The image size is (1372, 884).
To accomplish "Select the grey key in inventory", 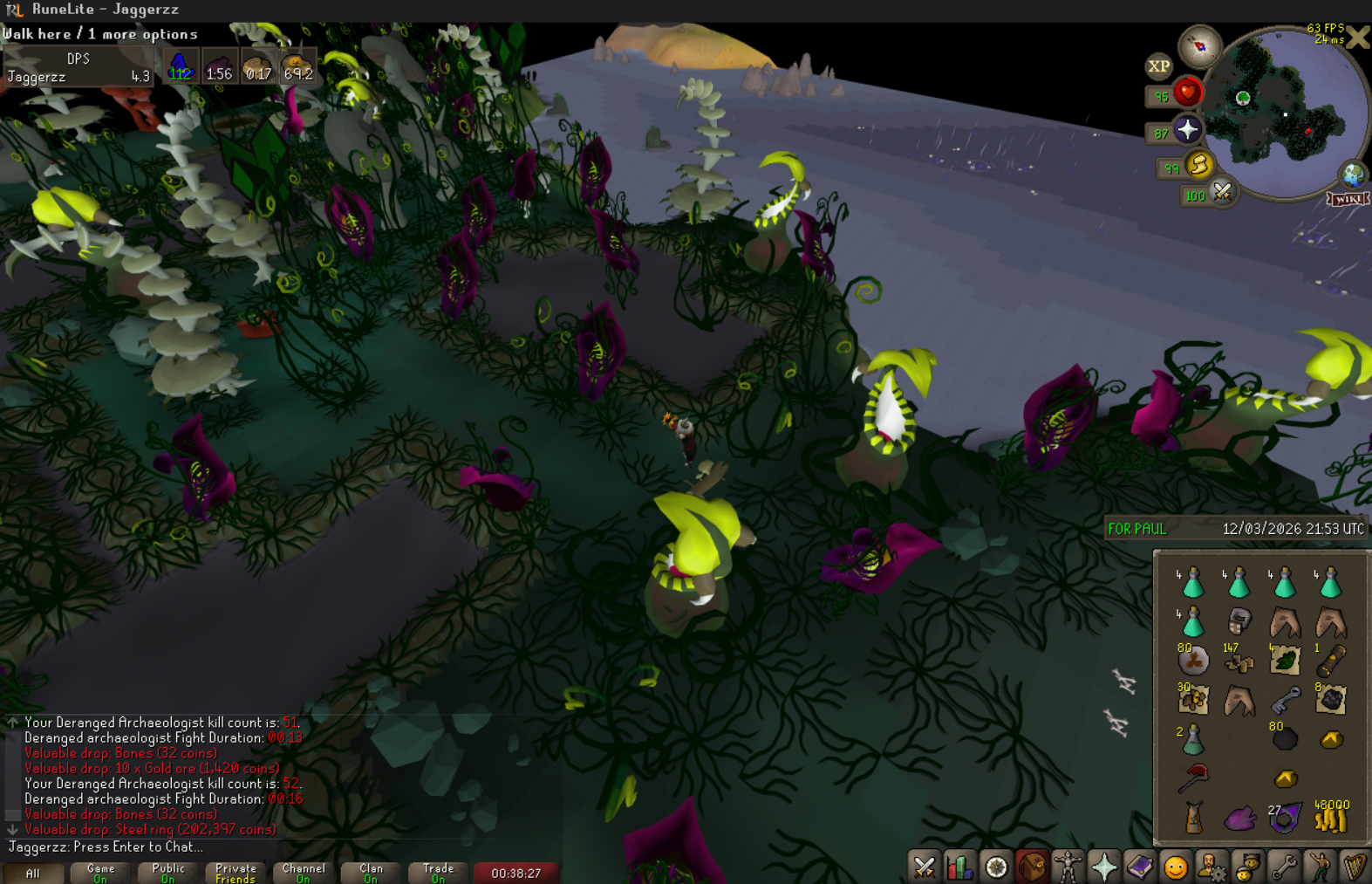I will [1285, 700].
